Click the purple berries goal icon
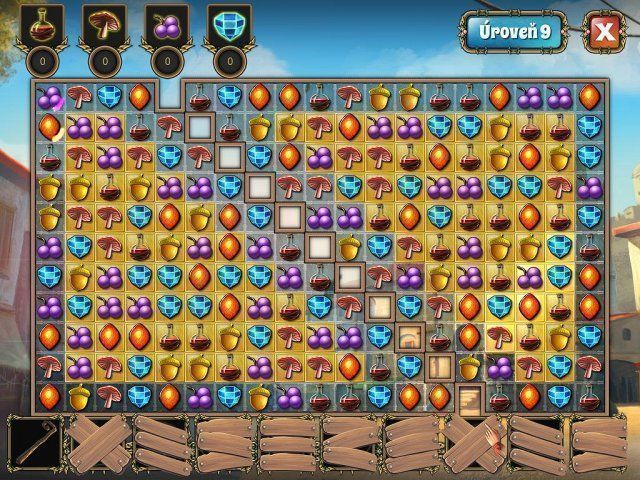This screenshot has height=480, width=640. point(166,25)
